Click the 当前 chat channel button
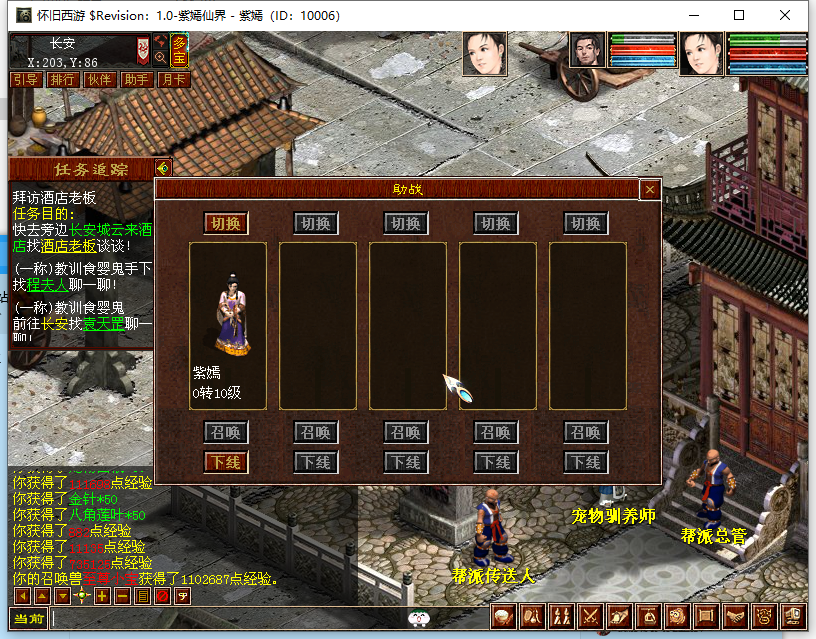The image size is (816, 639). [29, 618]
